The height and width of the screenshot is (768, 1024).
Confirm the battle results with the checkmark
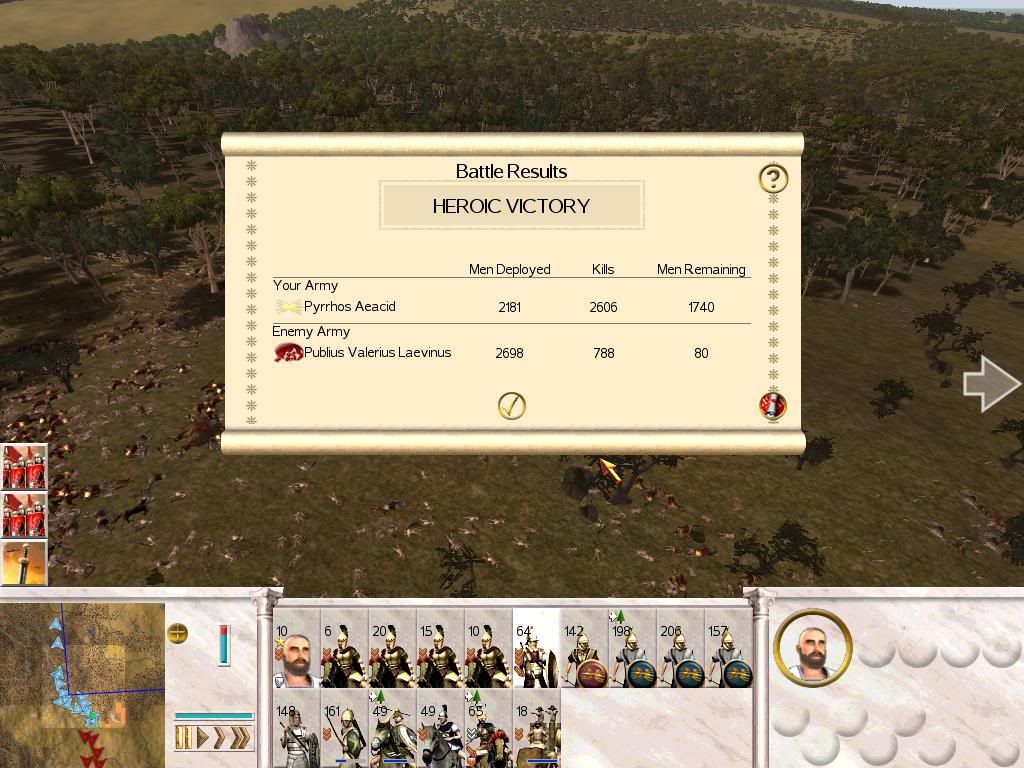(511, 405)
